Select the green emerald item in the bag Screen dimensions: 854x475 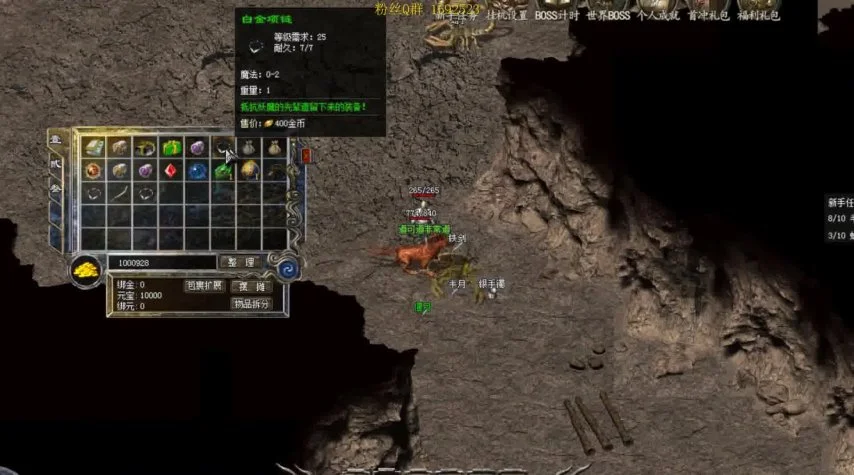(x=223, y=170)
